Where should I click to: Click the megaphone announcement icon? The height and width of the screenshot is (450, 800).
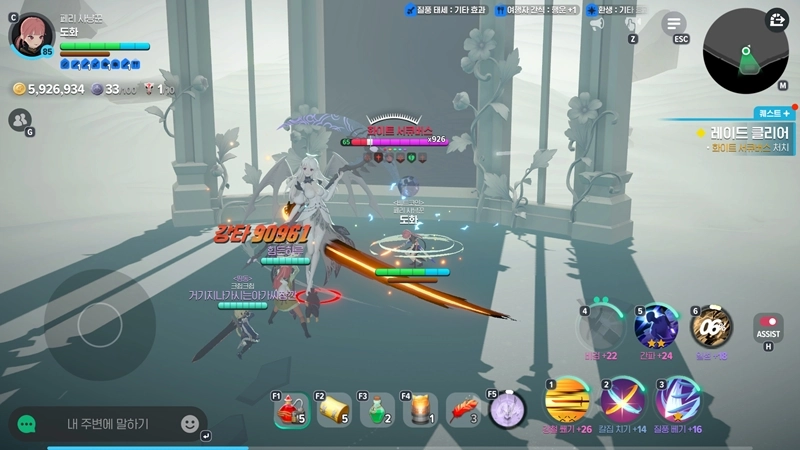pyautogui.click(x=596, y=24)
